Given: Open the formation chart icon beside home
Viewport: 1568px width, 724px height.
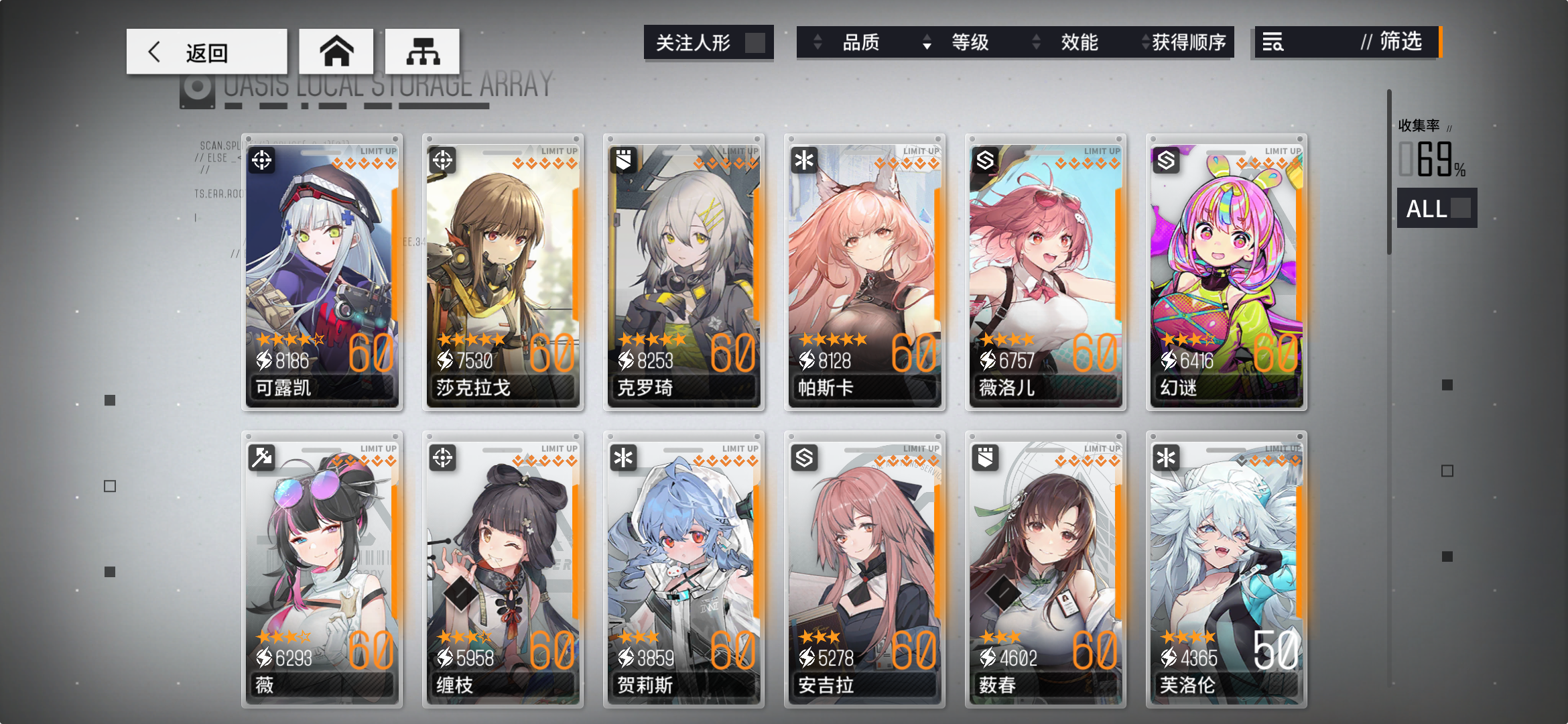Looking at the screenshot, I should [421, 51].
